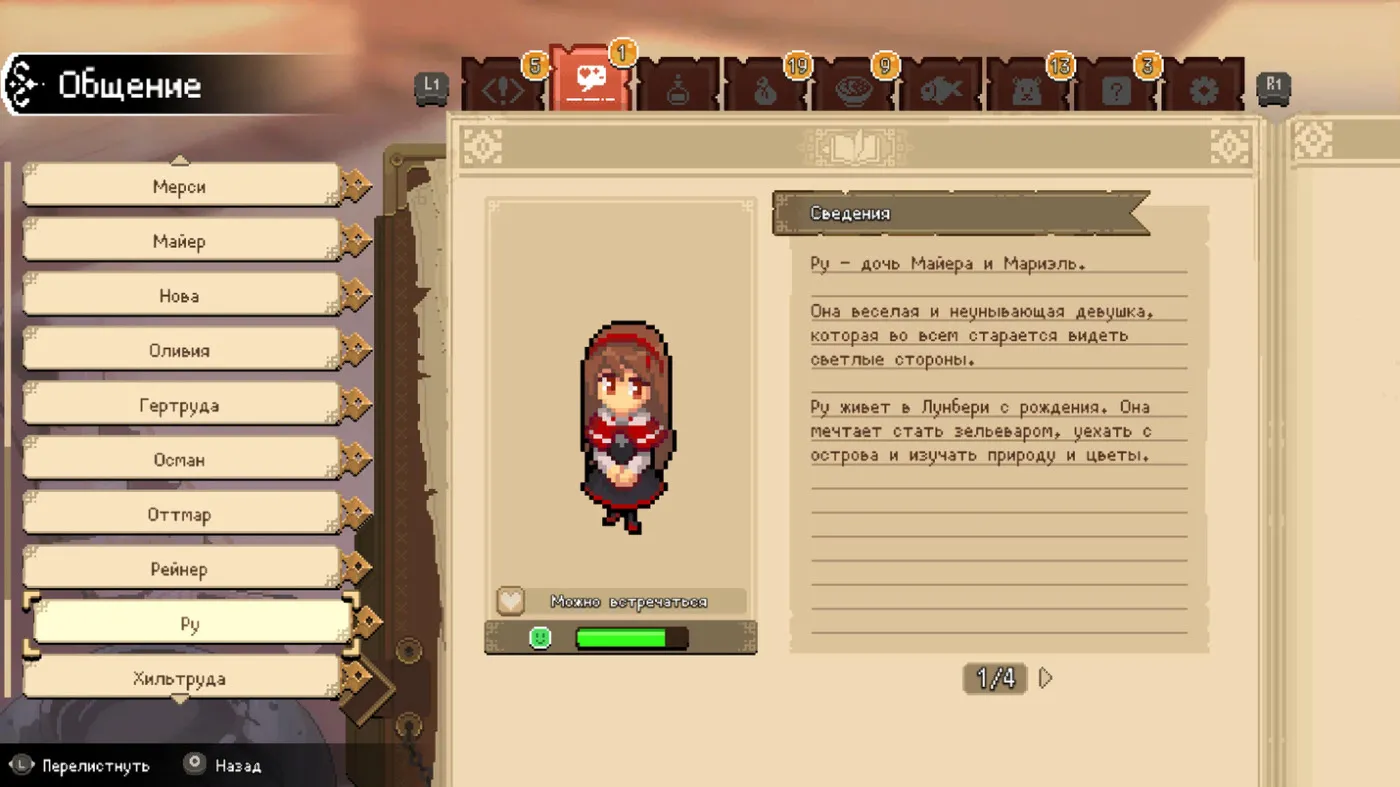1400x787 pixels.
Task: Switch to the quests tab with exclamation mark
Action: coord(504,89)
